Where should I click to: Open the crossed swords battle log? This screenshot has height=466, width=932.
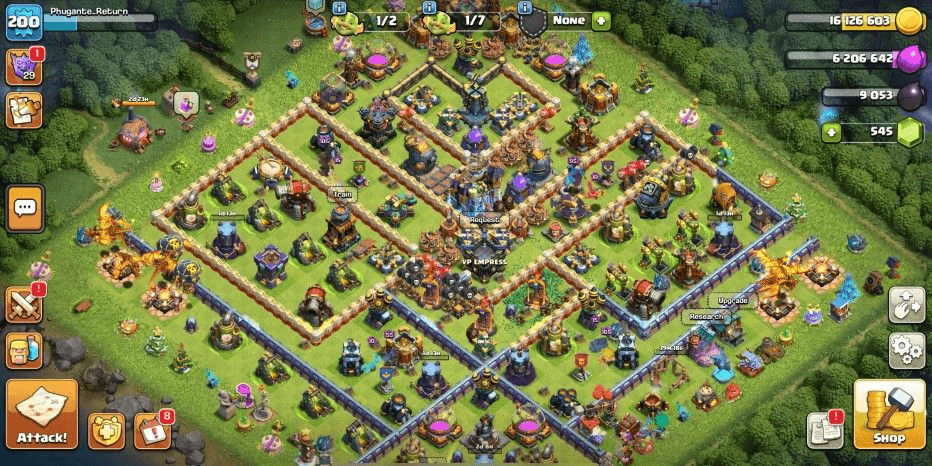tap(24, 304)
